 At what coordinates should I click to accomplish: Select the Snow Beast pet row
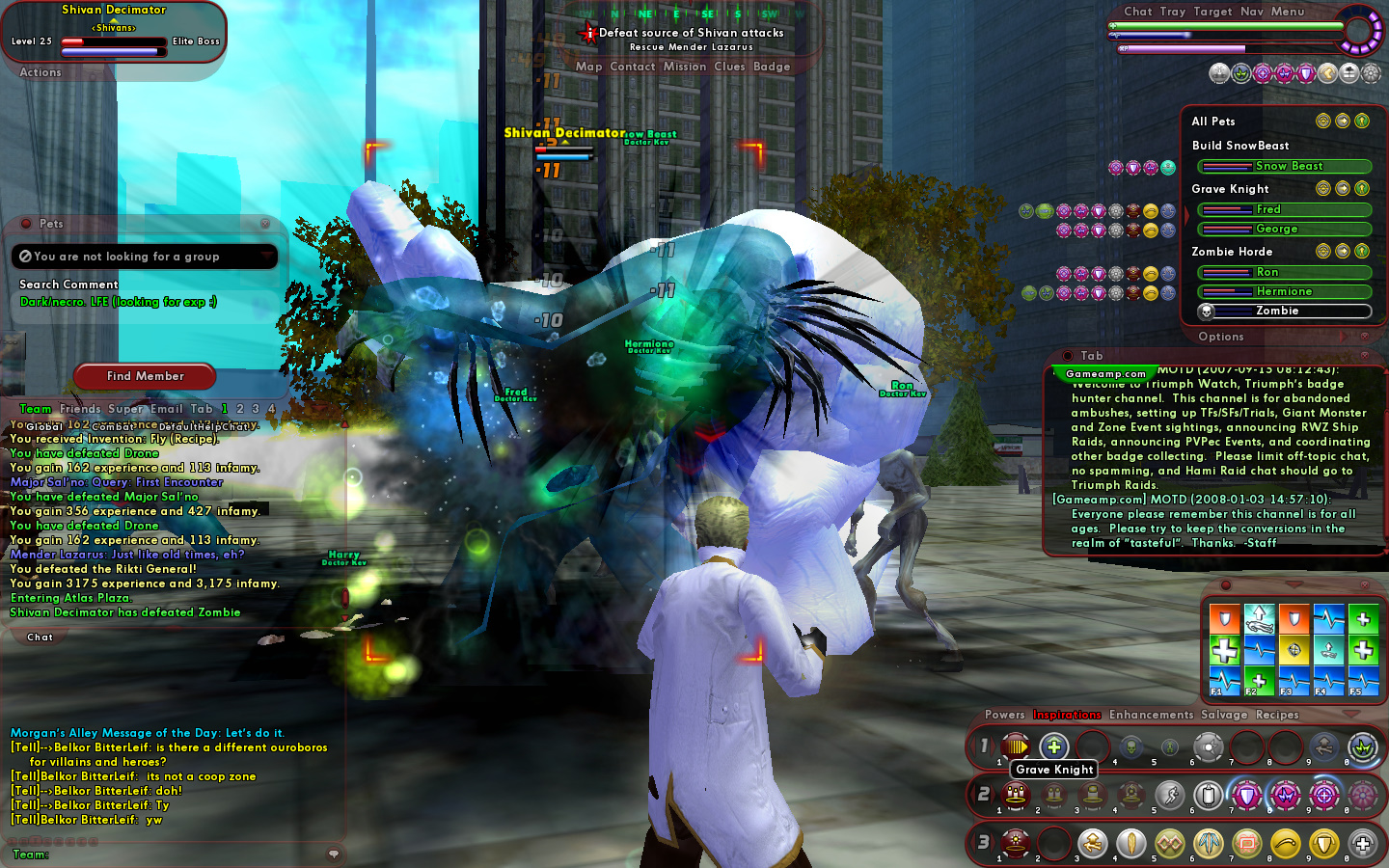[1284, 166]
